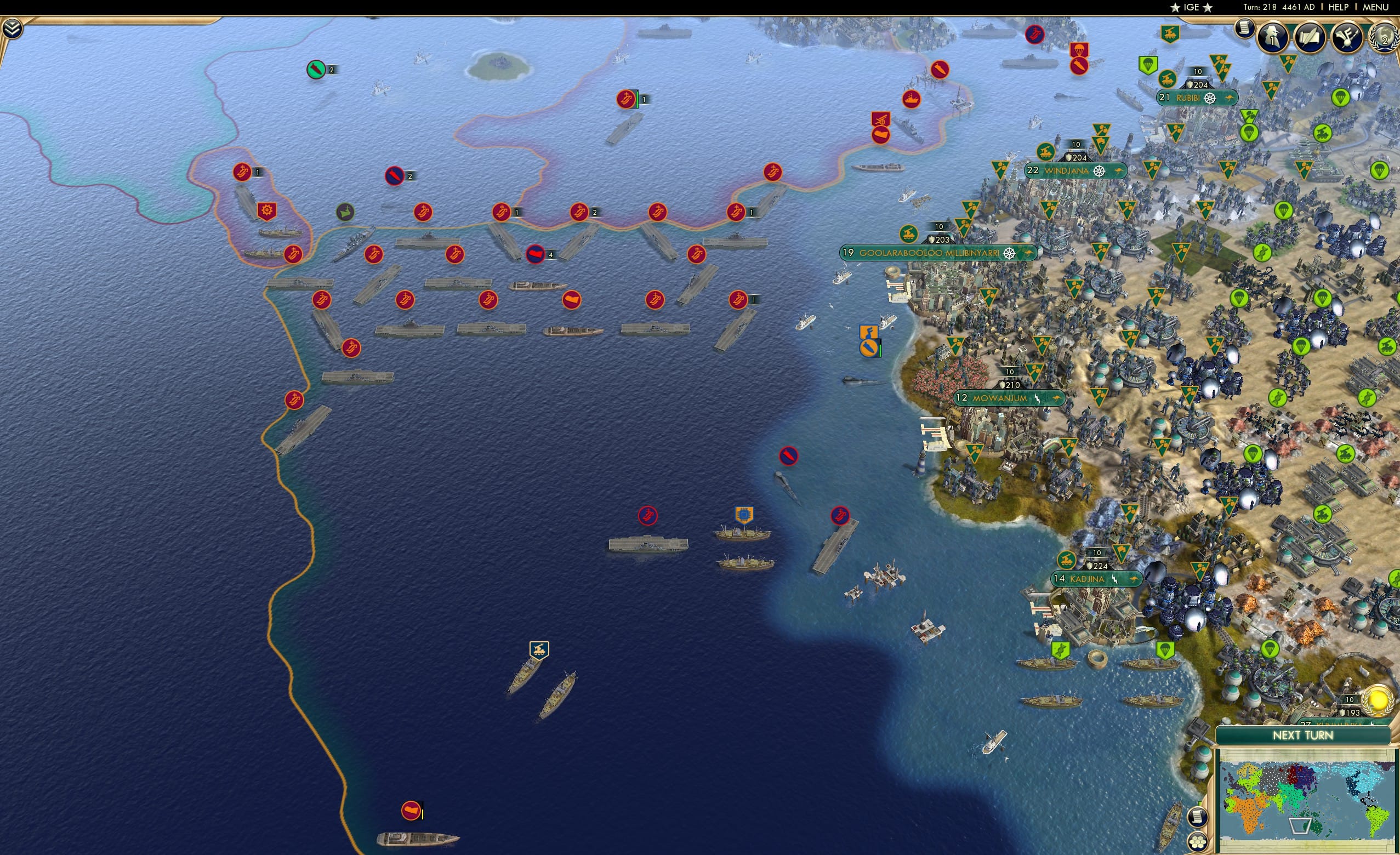Open the Culture overview icon
The image size is (1400, 855).
tap(1348, 37)
